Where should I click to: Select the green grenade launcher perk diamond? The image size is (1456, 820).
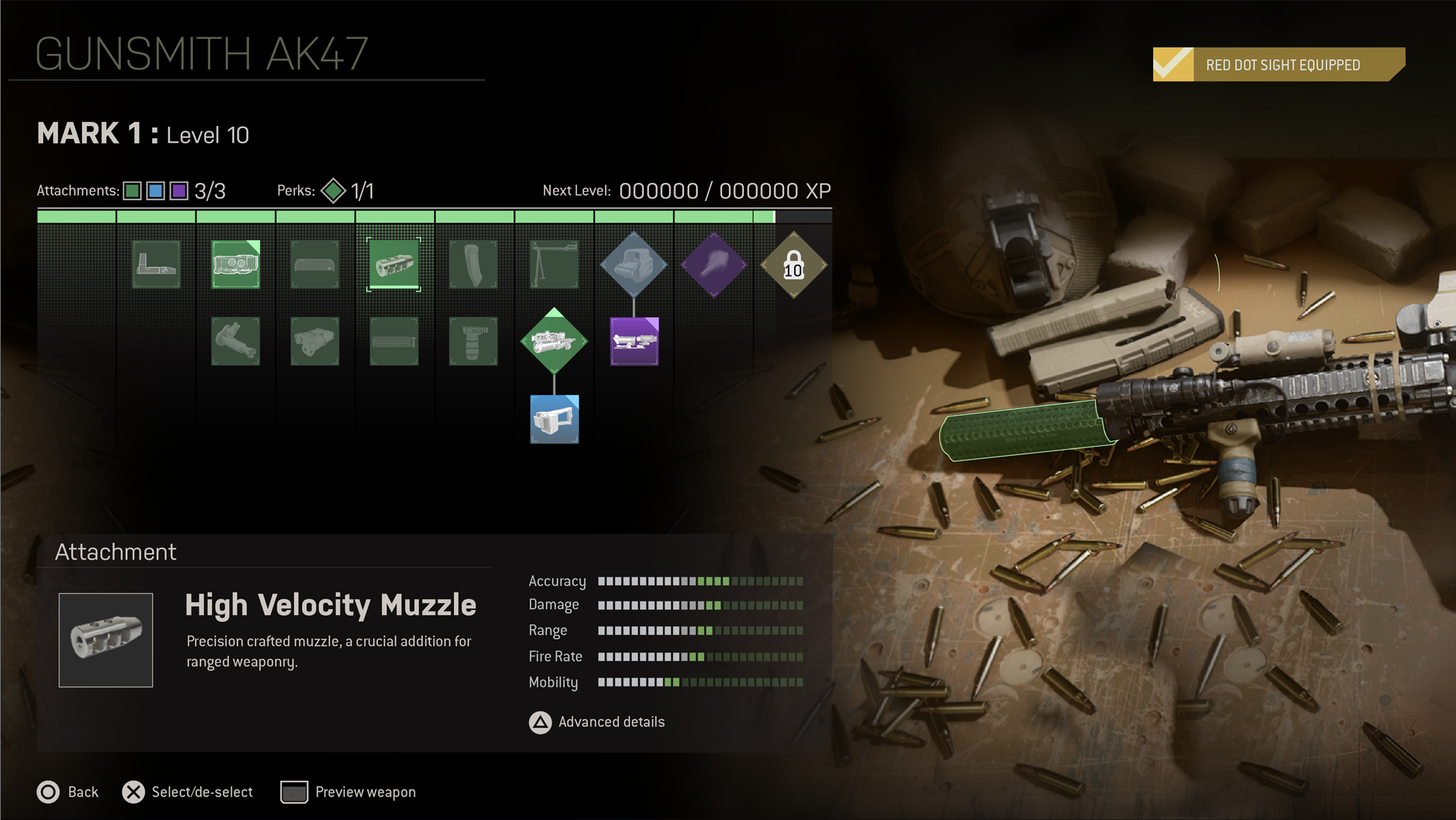pyautogui.click(x=554, y=341)
